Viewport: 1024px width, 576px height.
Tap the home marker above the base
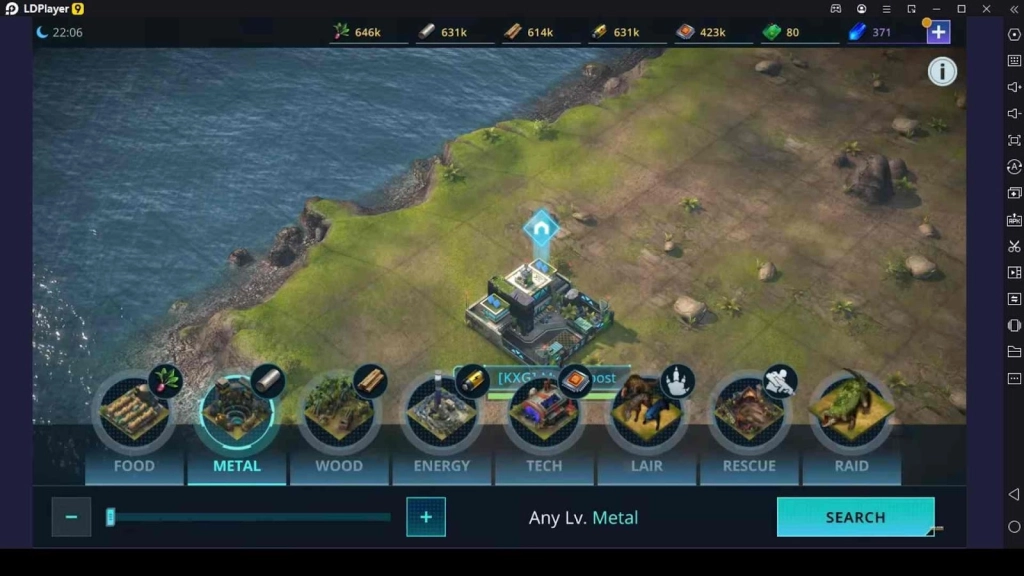tap(541, 229)
